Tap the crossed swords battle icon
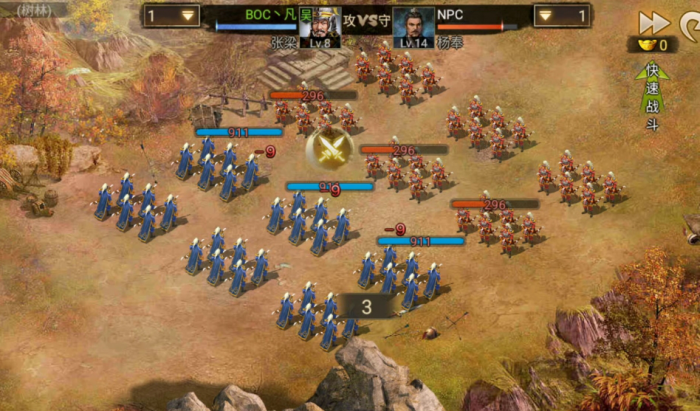Image resolution: width=700 pixels, height=411 pixels. (328, 147)
